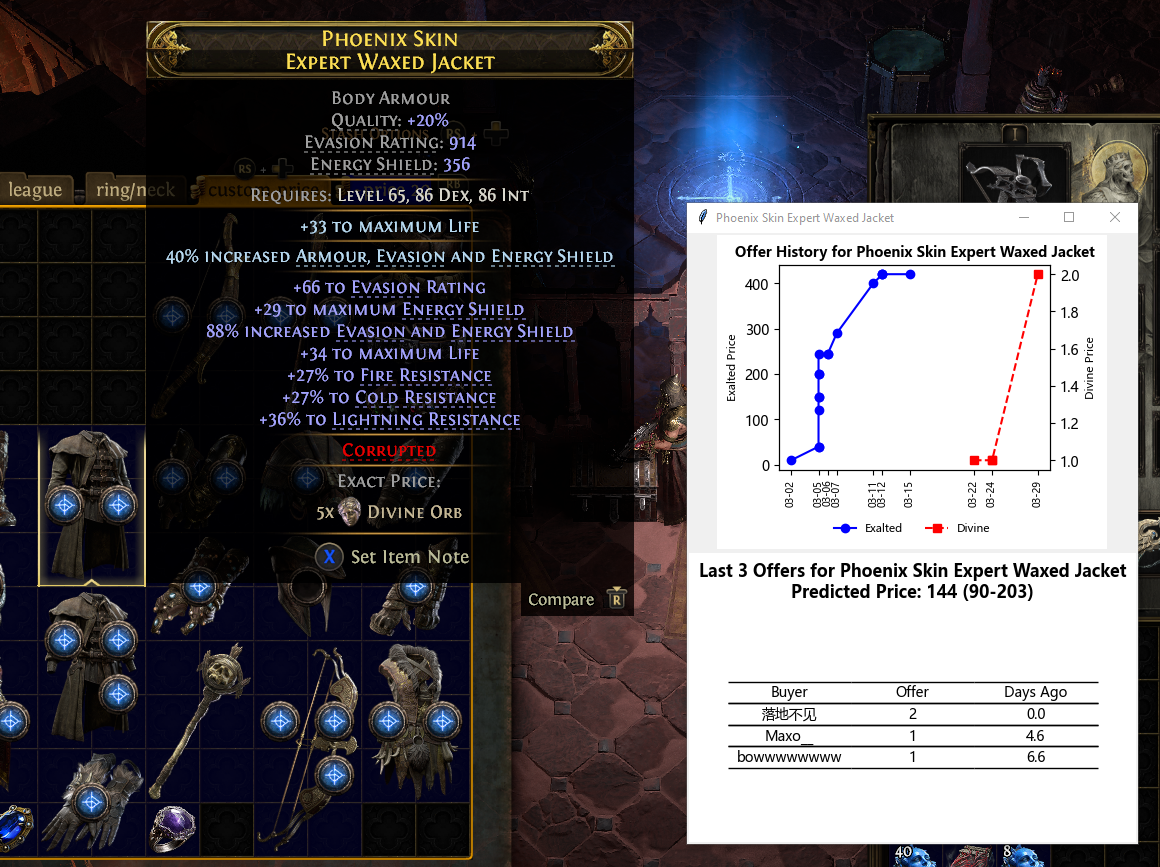Minimize the Phoenix Skin price window
This screenshot has width=1160, height=867.
[1023, 217]
